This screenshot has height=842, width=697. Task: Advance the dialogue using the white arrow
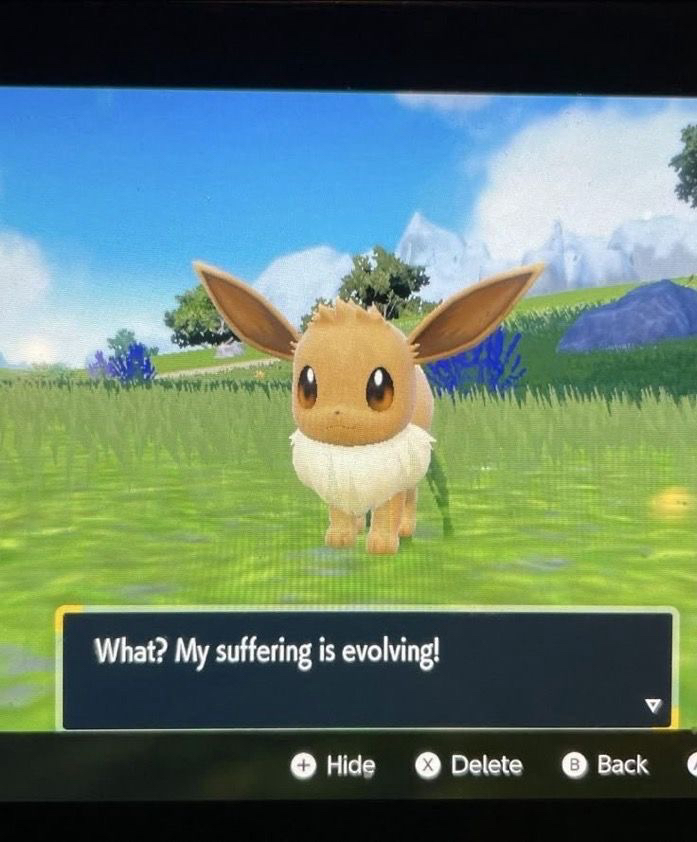(653, 706)
